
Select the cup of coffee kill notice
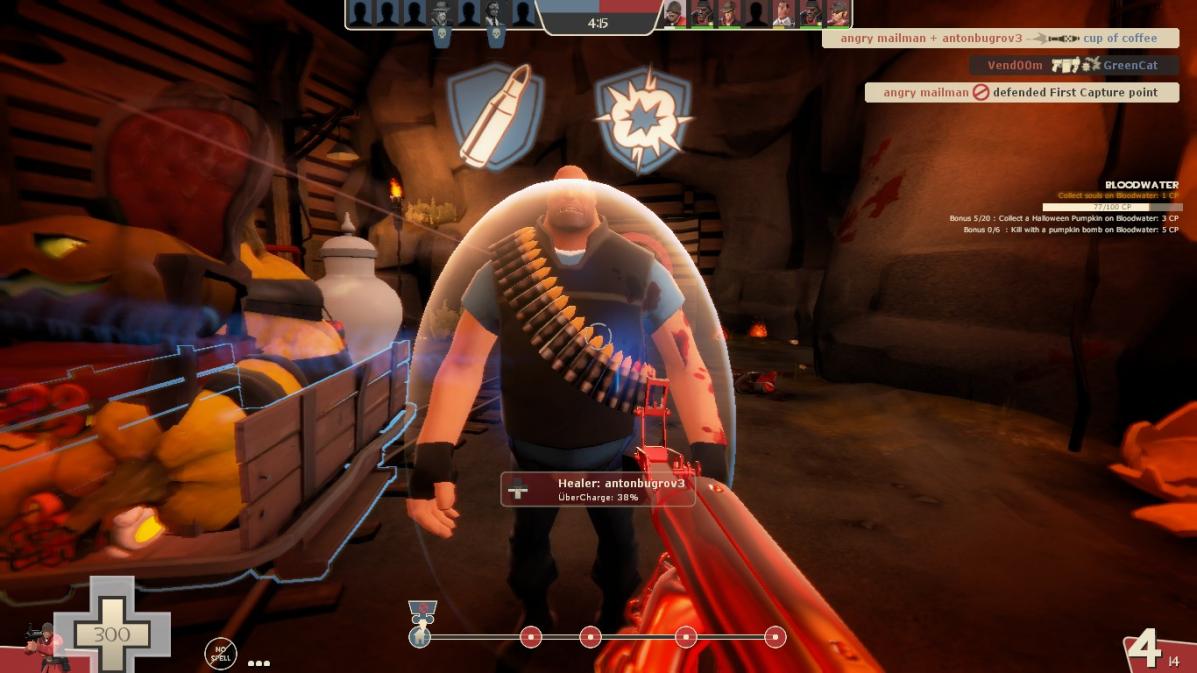pos(999,38)
